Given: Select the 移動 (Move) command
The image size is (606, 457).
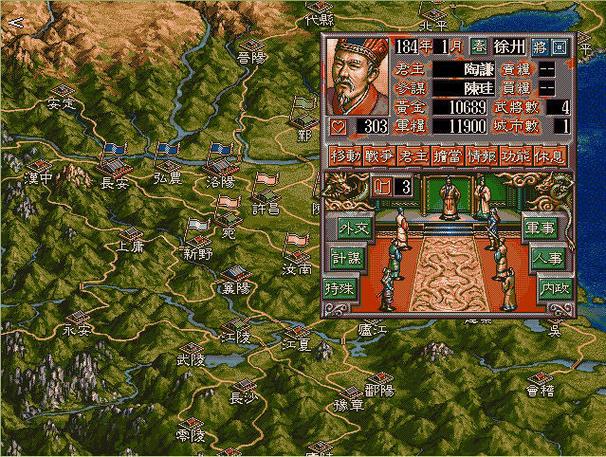Looking at the screenshot, I should tap(345, 156).
